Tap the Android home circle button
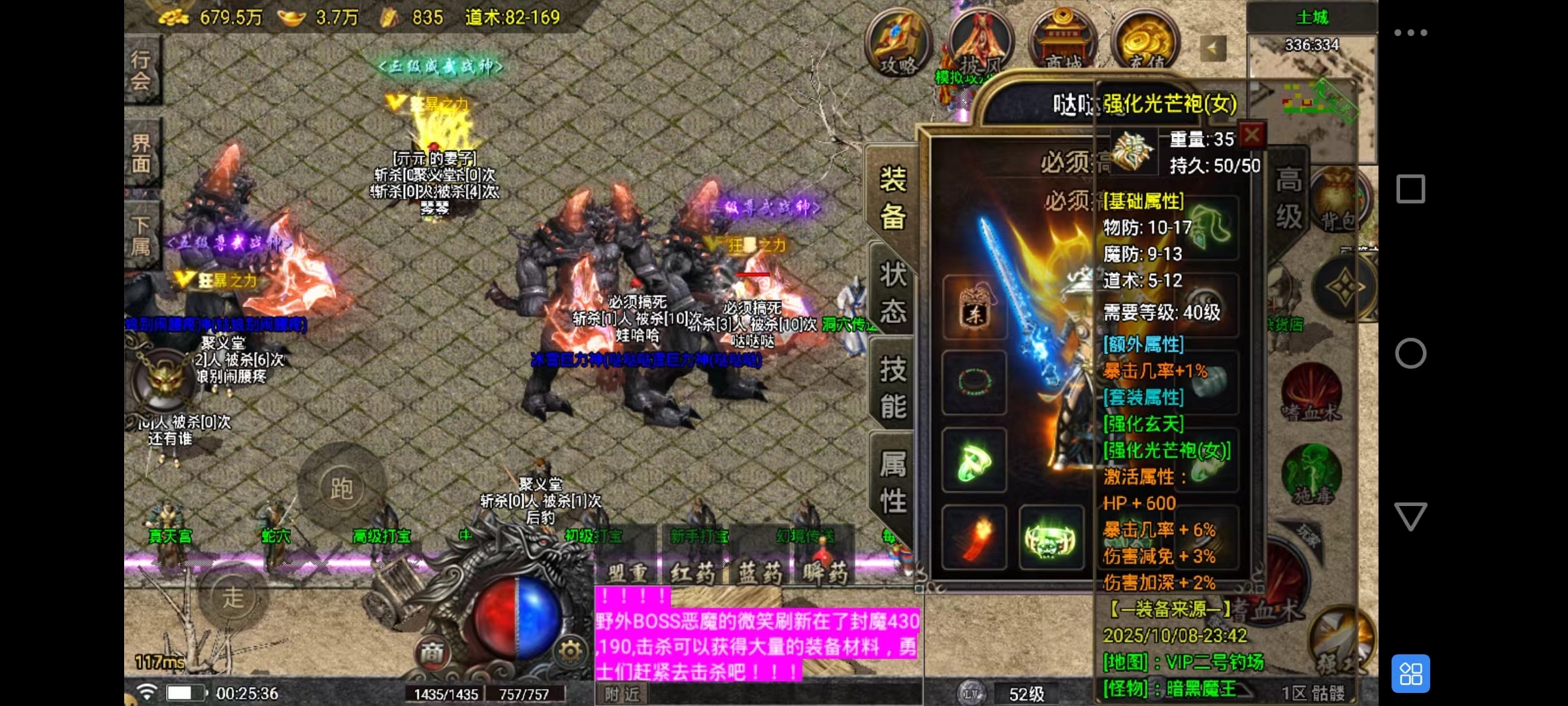1568x706 pixels. coord(1411,354)
